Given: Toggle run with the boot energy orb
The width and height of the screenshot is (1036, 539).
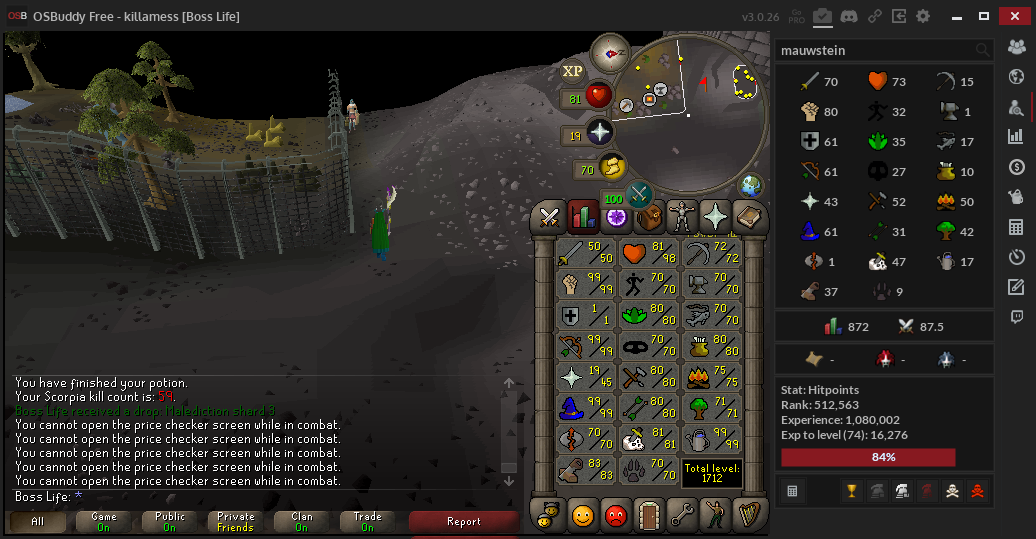Looking at the screenshot, I should 611,167.
